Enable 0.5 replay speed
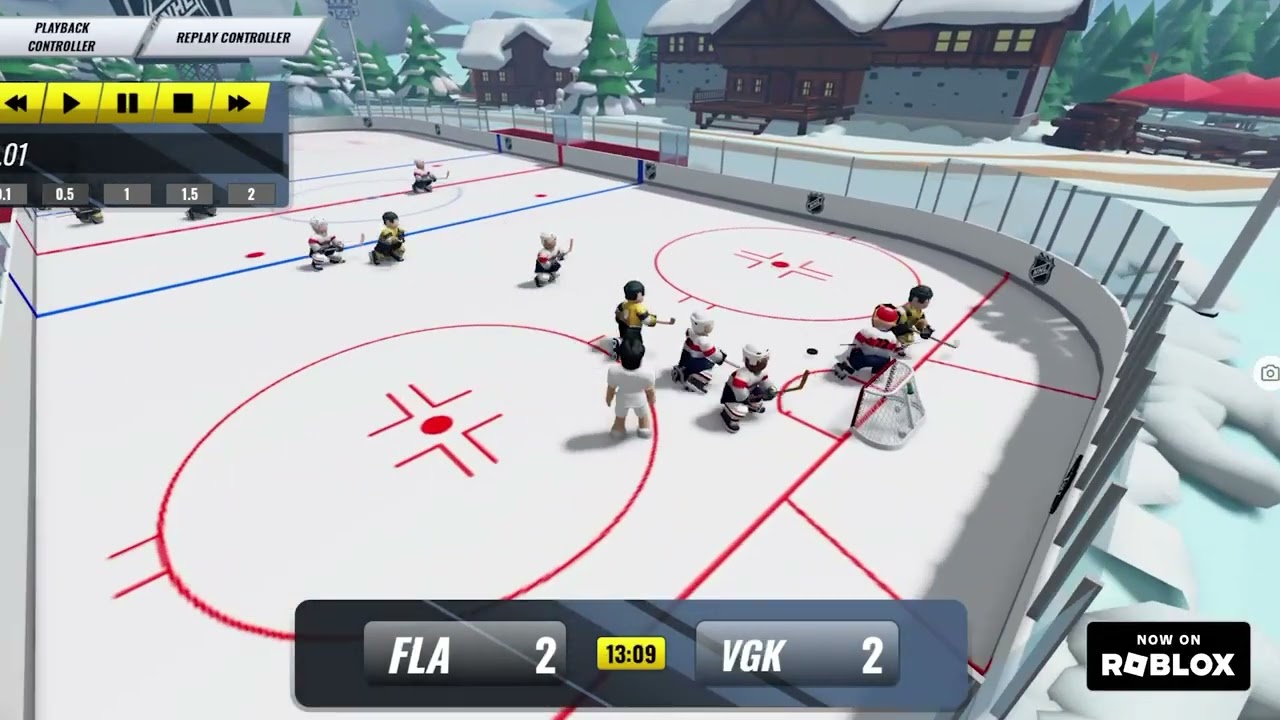 point(64,194)
